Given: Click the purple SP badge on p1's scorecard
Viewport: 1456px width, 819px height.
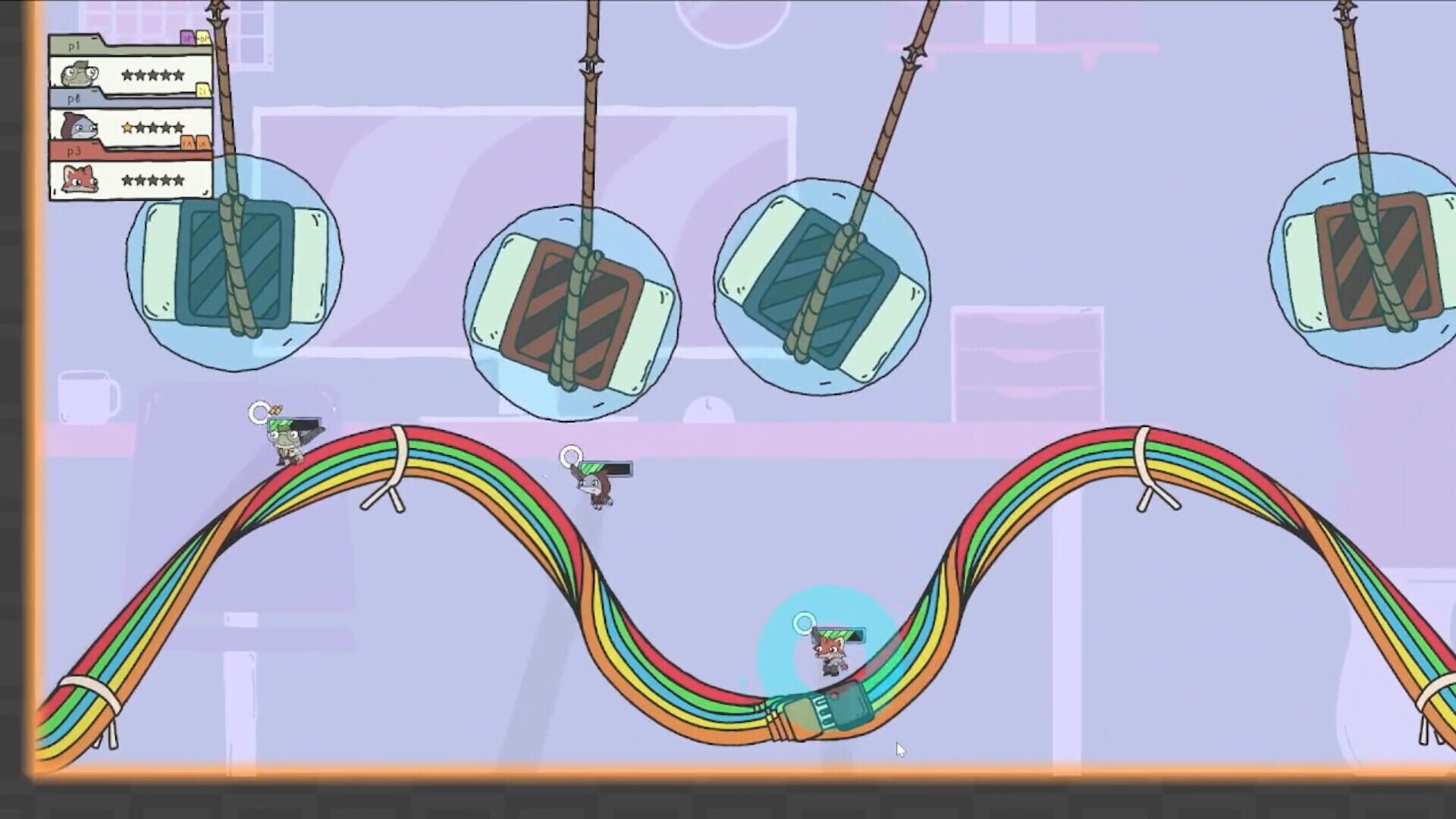Looking at the screenshot, I should click(188, 39).
